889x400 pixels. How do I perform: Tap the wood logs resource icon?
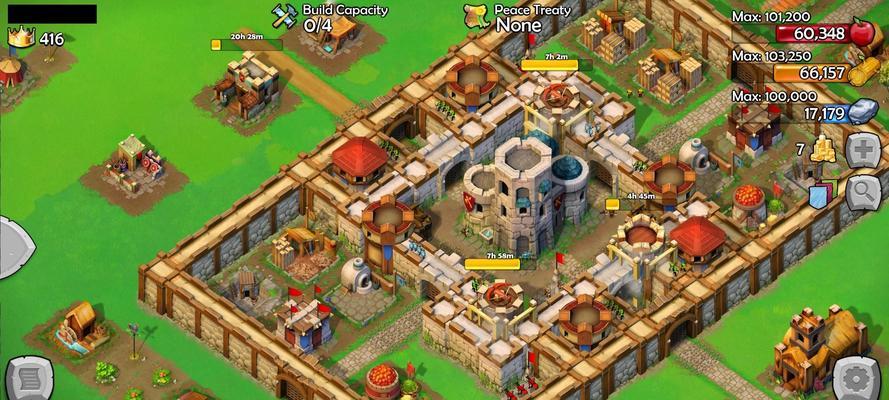click(x=863, y=72)
